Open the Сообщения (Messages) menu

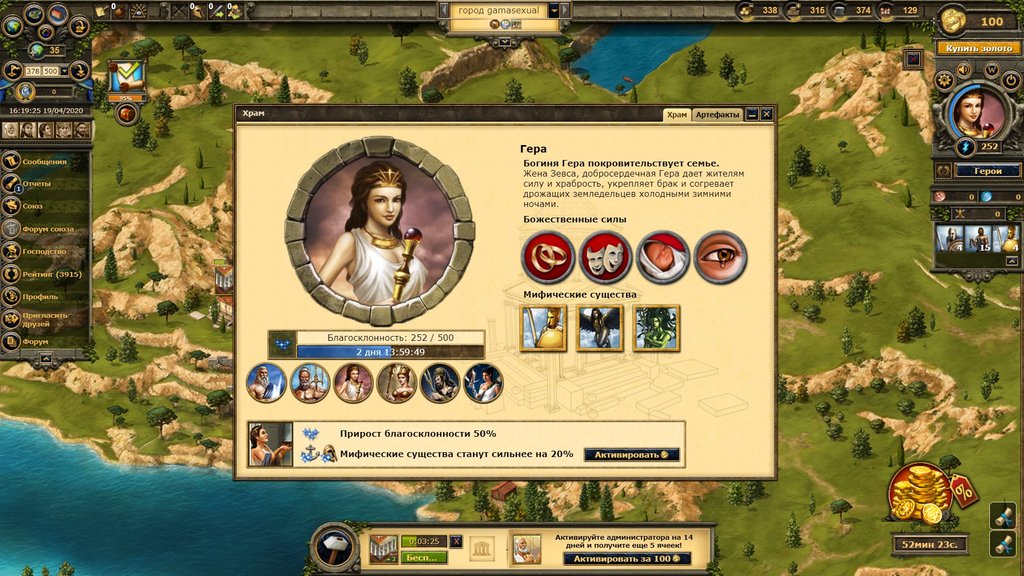pos(44,162)
